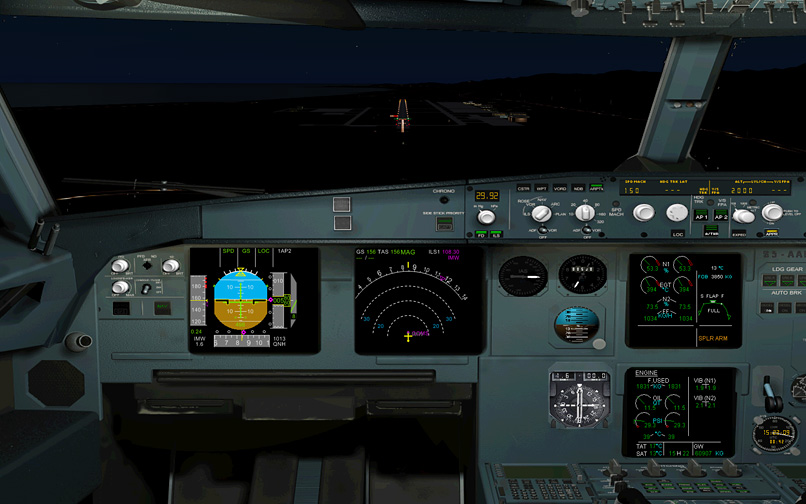
Task: Toggle the A/THR autothrust button
Action: tap(711, 233)
